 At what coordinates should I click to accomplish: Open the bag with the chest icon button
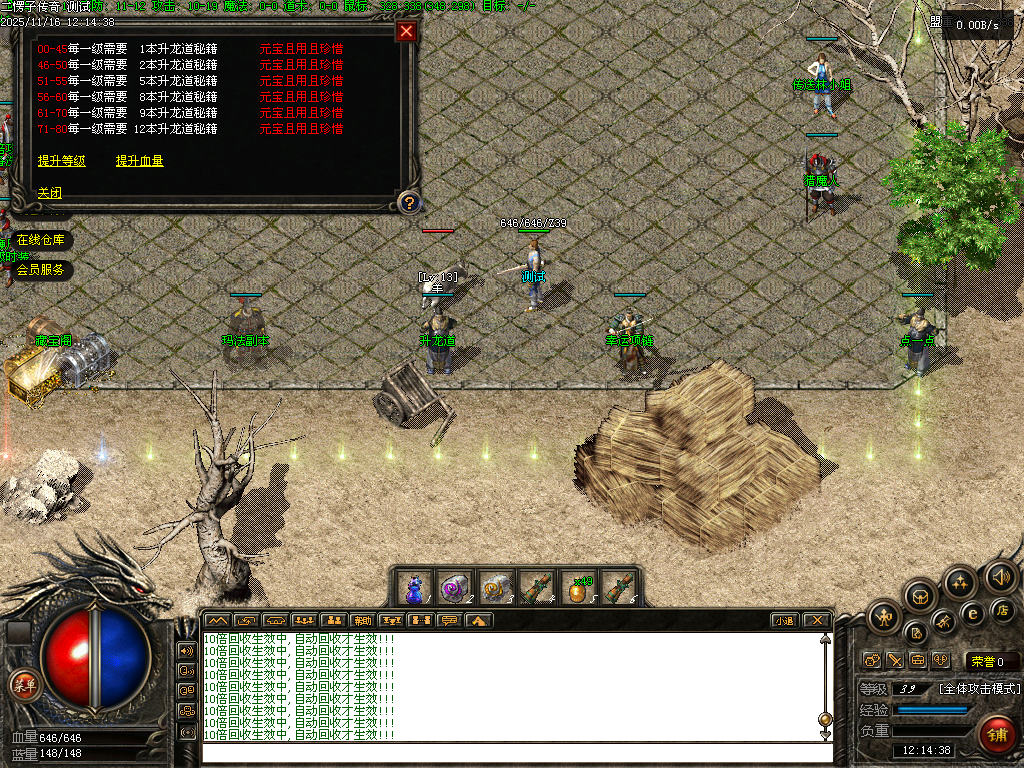(920, 597)
